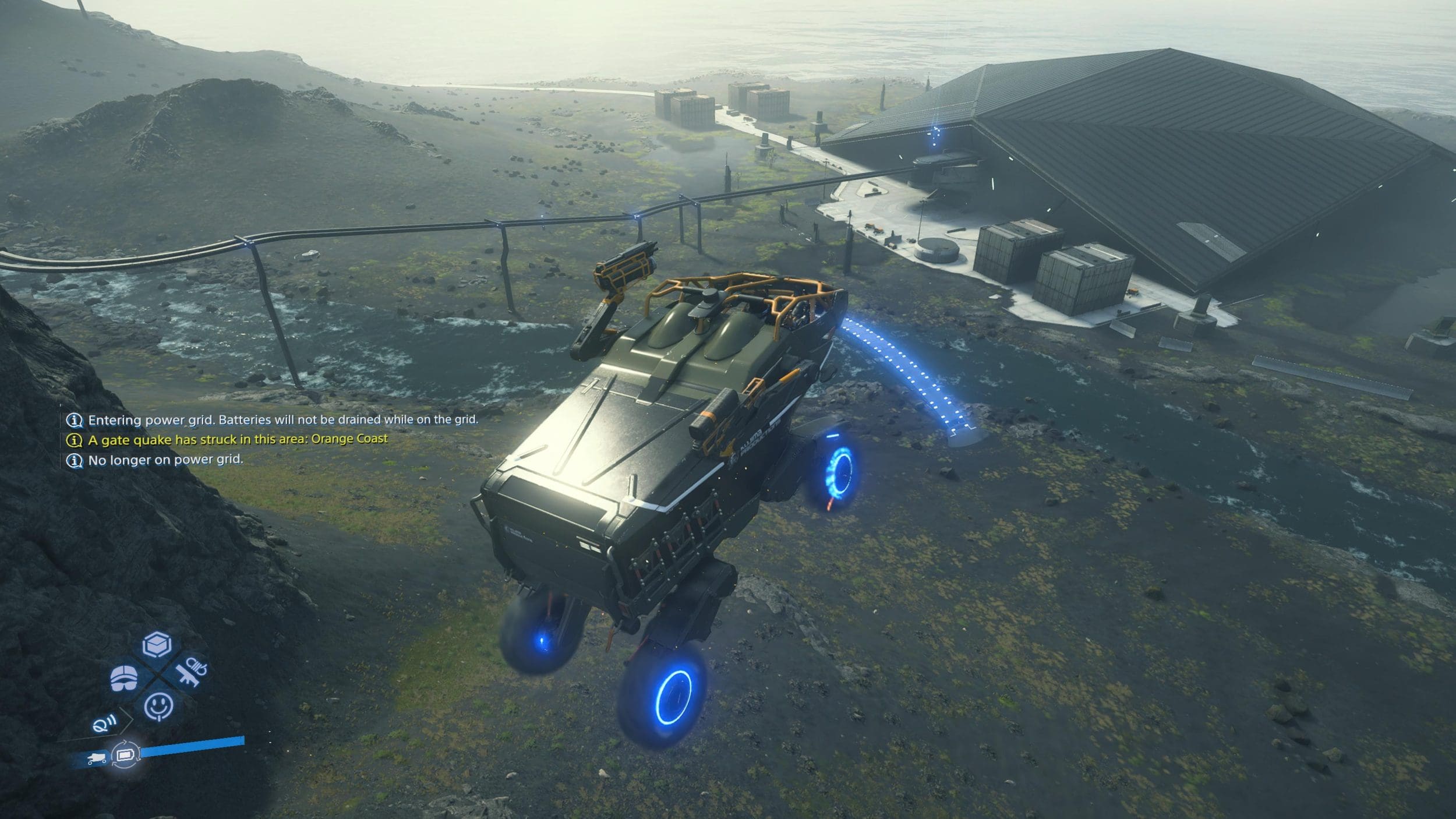The image size is (1456, 819).
Task: Click the gate quake Orange Coast notification
Action: coord(237,440)
